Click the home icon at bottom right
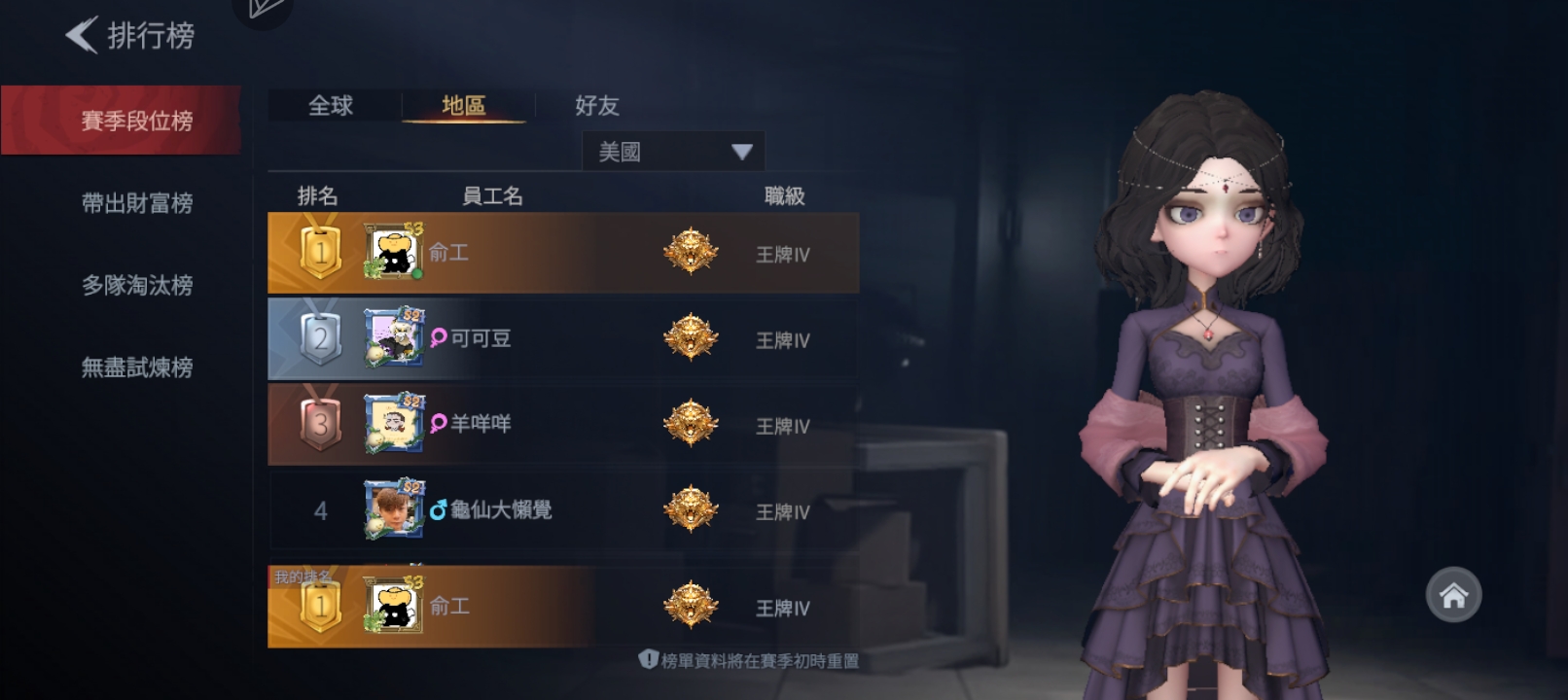 pos(1453,594)
